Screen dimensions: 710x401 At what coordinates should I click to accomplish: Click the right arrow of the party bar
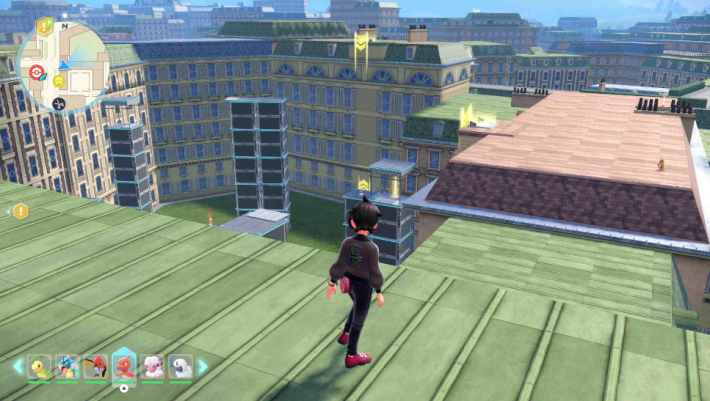pyautogui.click(x=204, y=367)
